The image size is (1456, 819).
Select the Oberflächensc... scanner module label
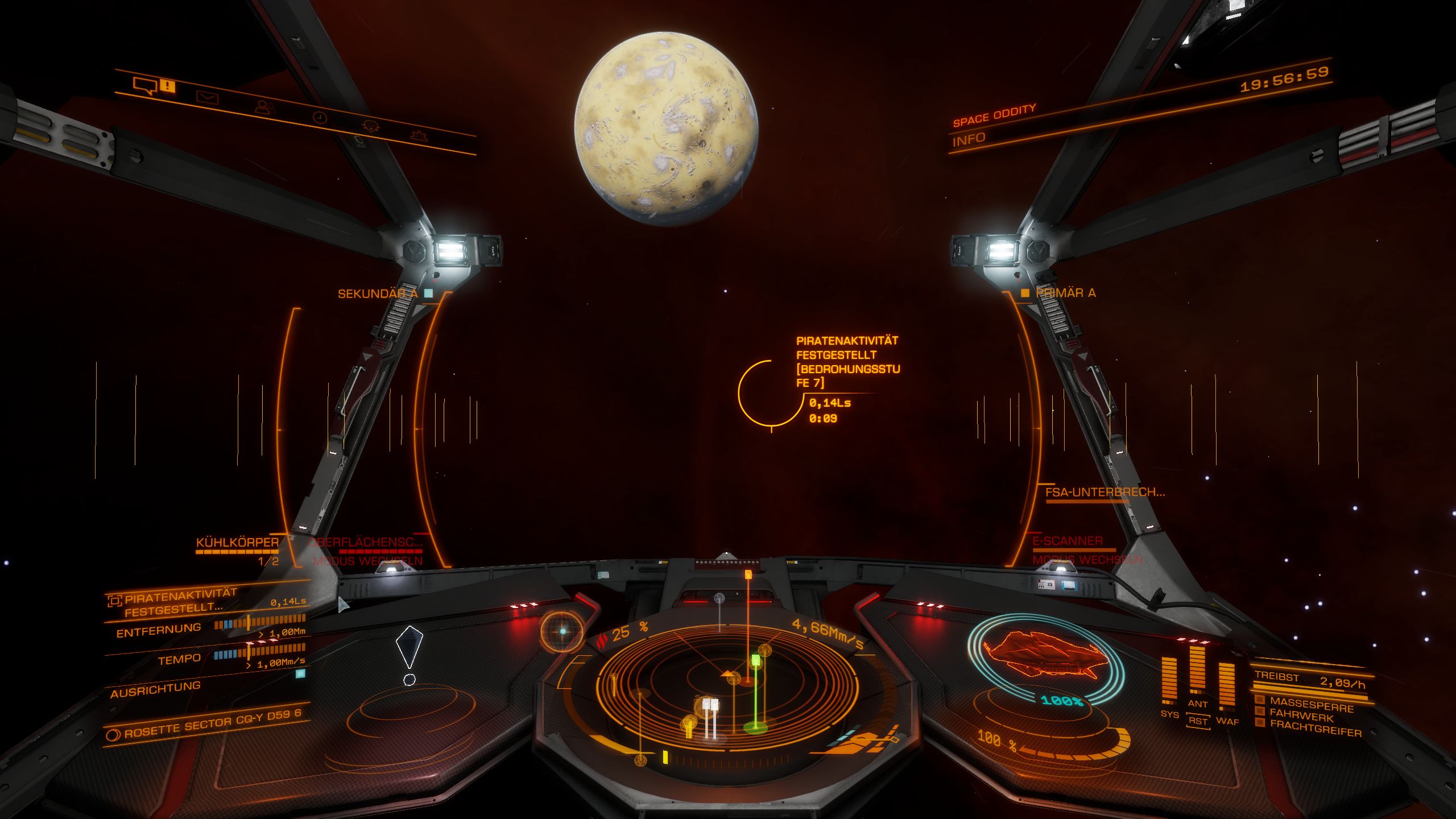point(366,542)
